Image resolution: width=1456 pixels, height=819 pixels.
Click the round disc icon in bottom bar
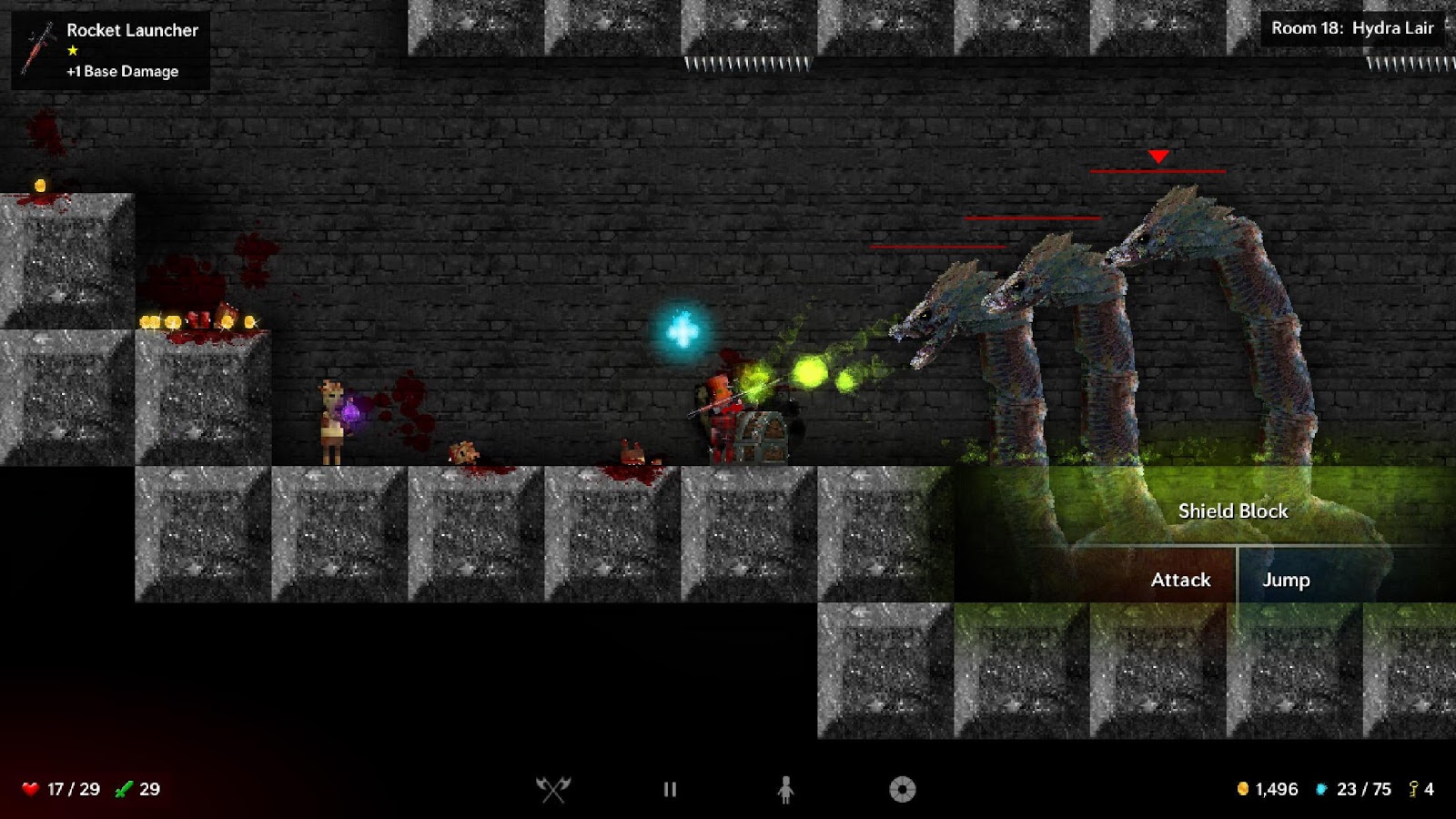click(902, 789)
